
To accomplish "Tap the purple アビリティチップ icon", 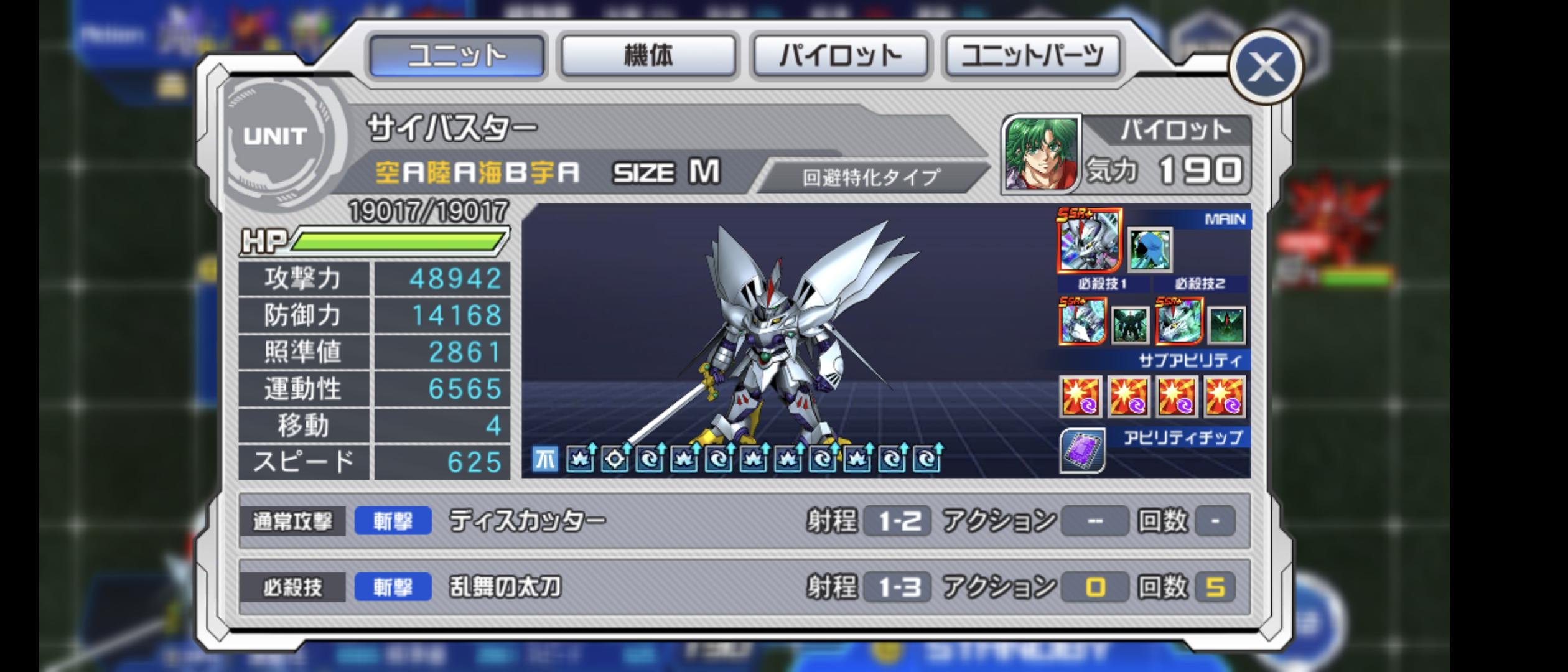I will [1082, 450].
